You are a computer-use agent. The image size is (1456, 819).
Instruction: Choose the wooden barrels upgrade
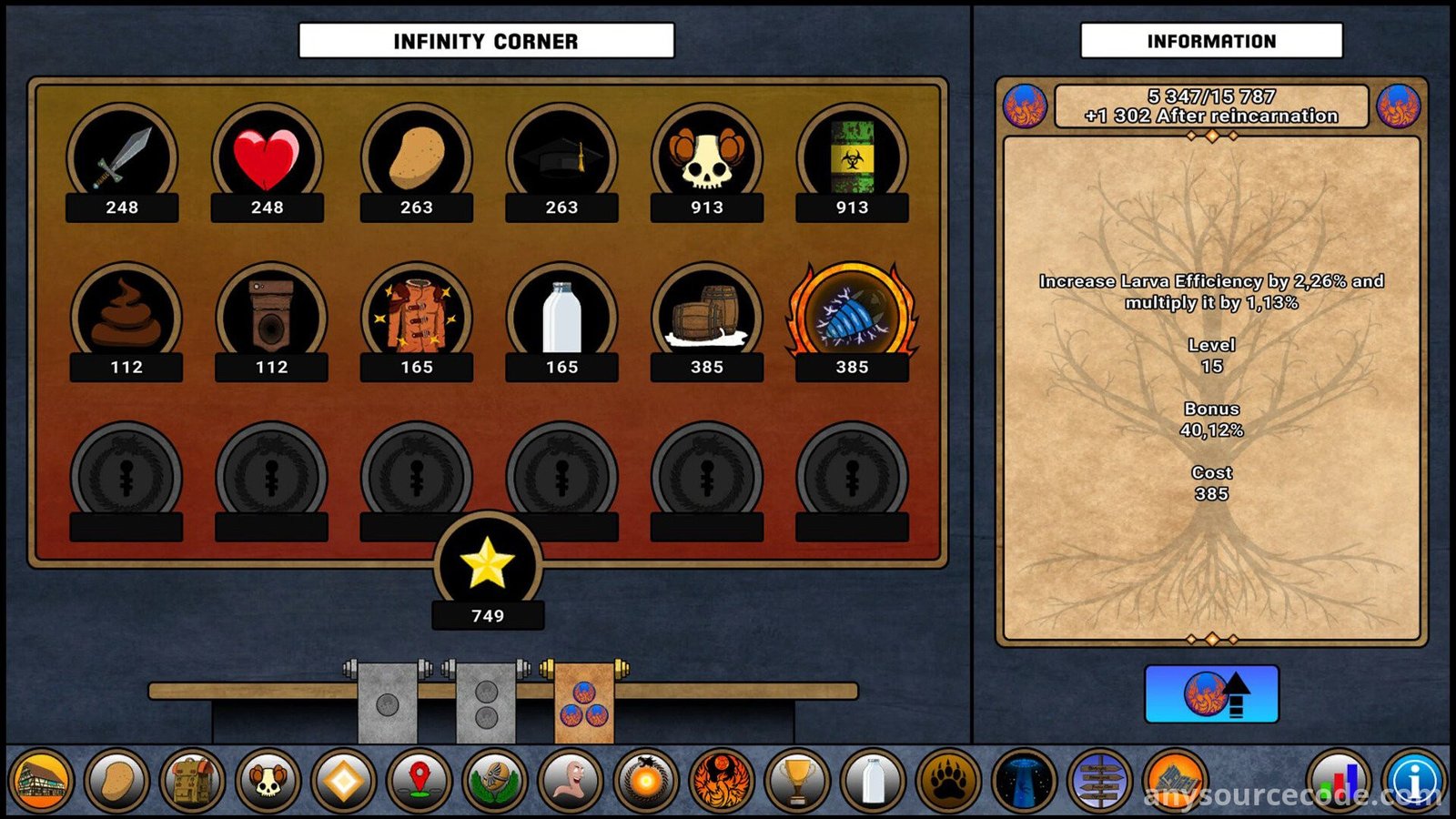point(706,318)
